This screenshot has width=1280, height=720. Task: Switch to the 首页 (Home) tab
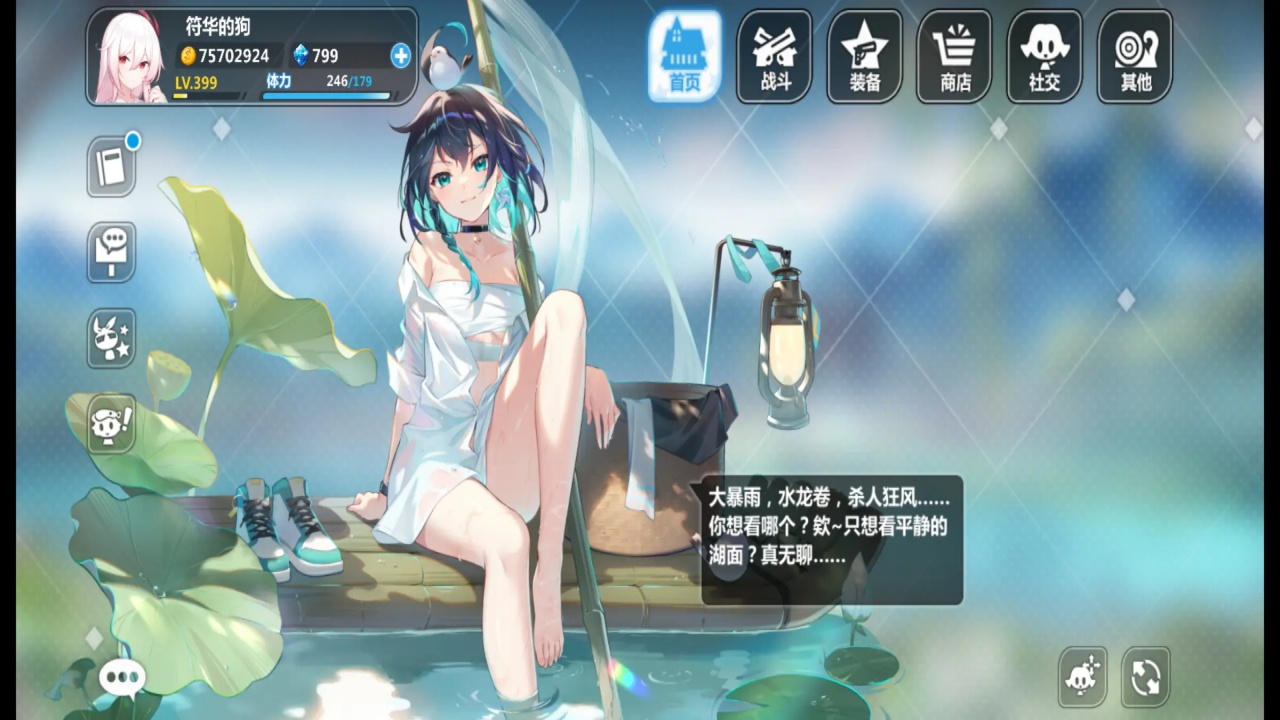[x=685, y=56]
